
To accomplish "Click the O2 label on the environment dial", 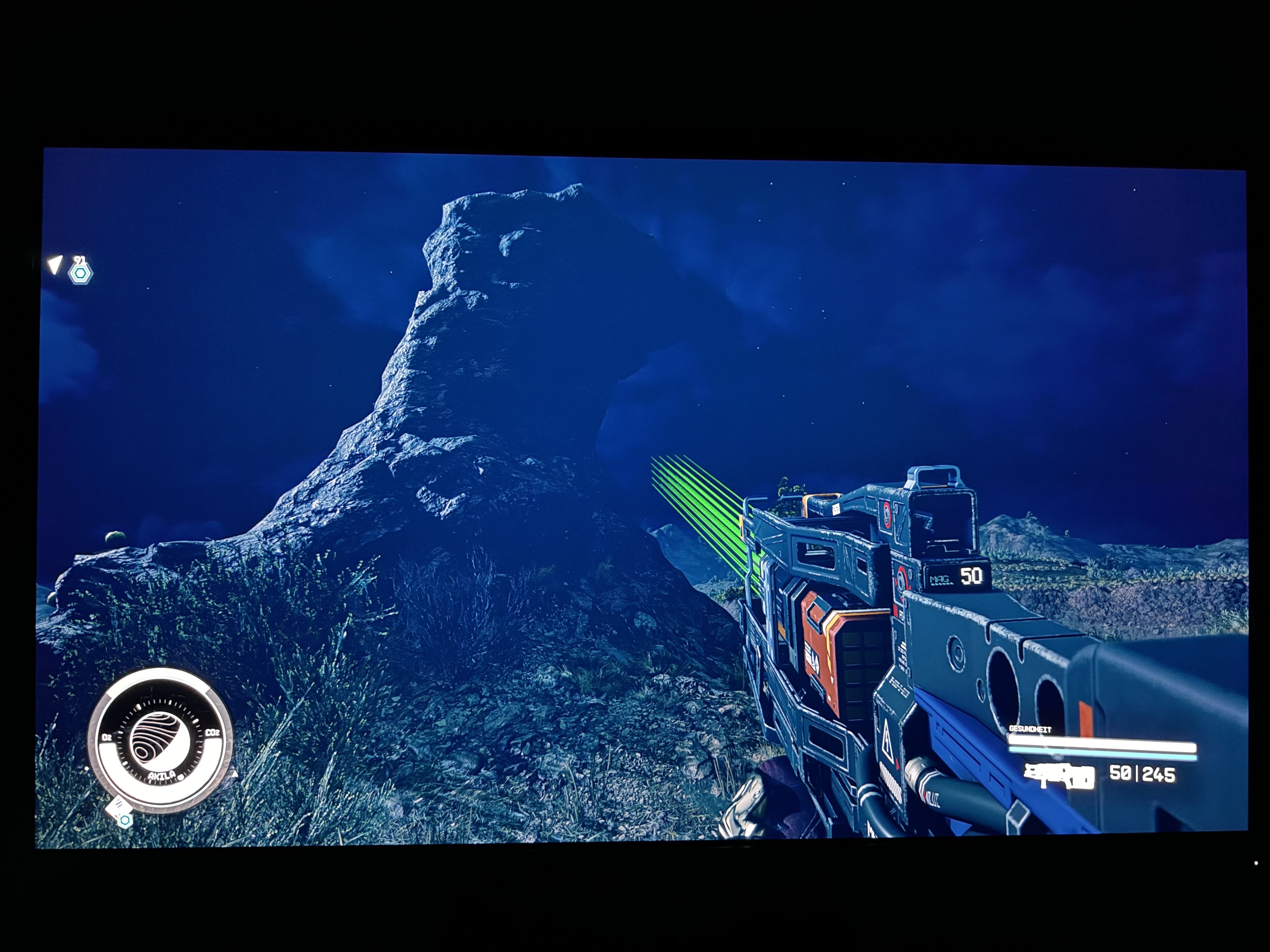I will click(107, 737).
